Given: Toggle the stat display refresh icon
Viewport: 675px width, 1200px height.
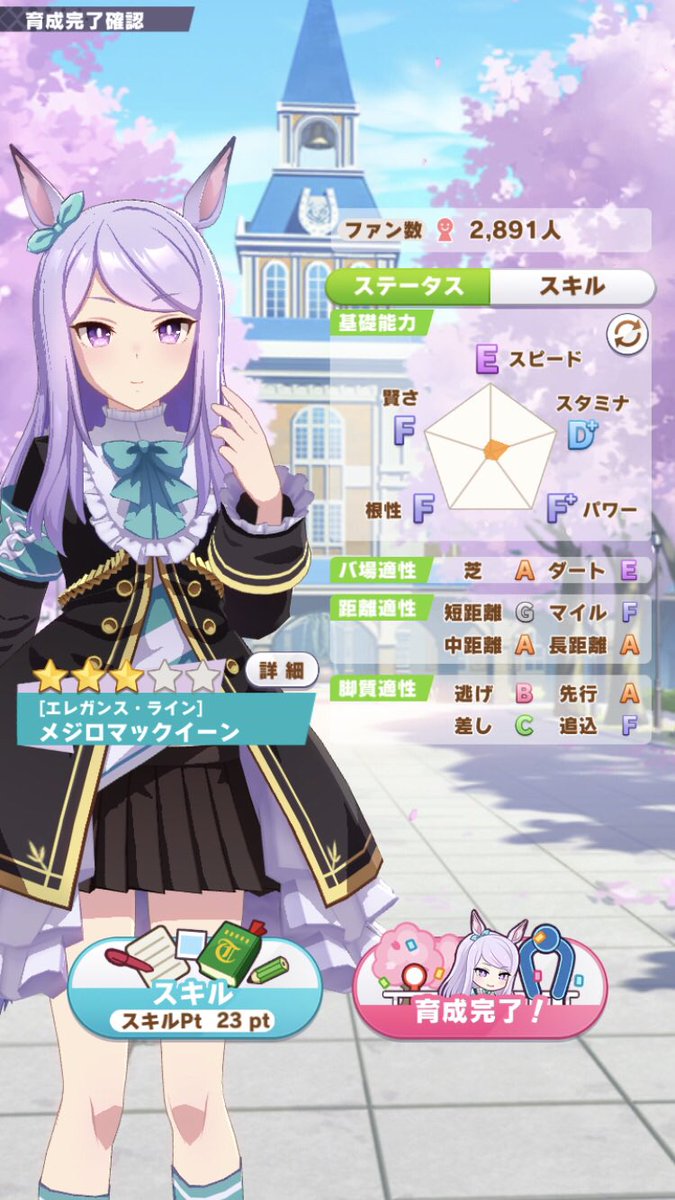Looking at the screenshot, I should [x=627, y=336].
